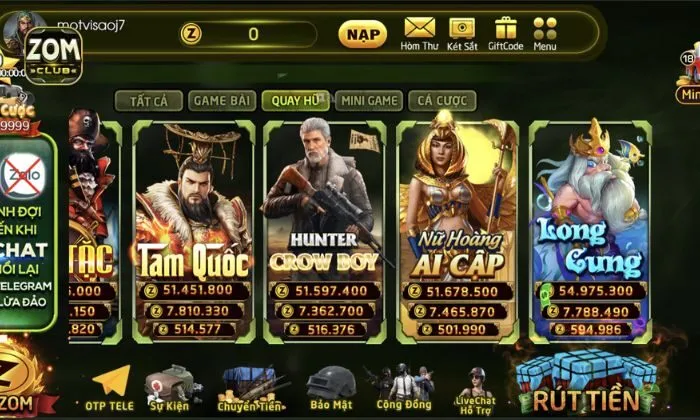700x420 pixels.
Task: Switch to the CÁ CƯỢC tab
Action: [x=442, y=100]
